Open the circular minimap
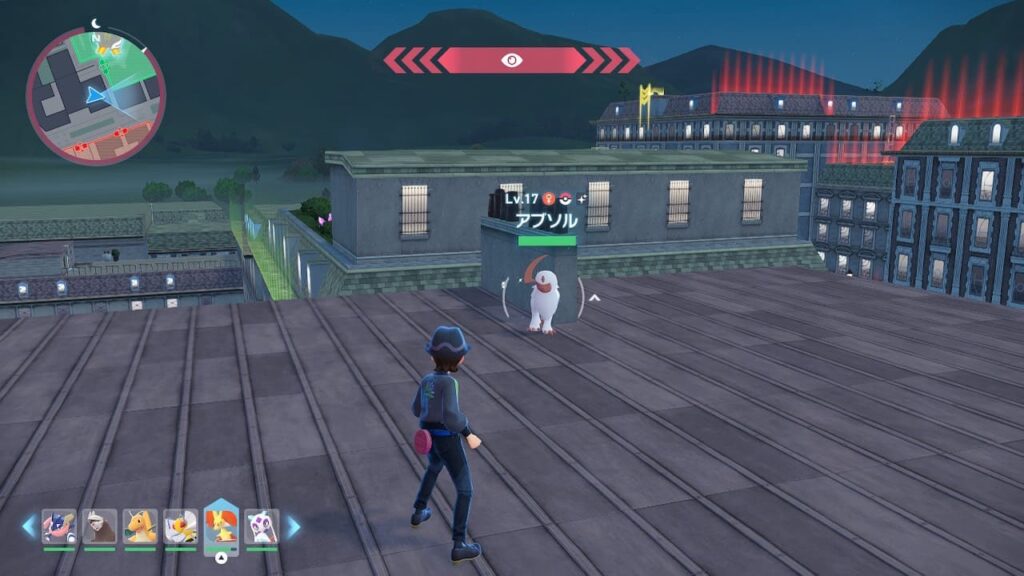This screenshot has height=576, width=1024. [x=95, y=96]
